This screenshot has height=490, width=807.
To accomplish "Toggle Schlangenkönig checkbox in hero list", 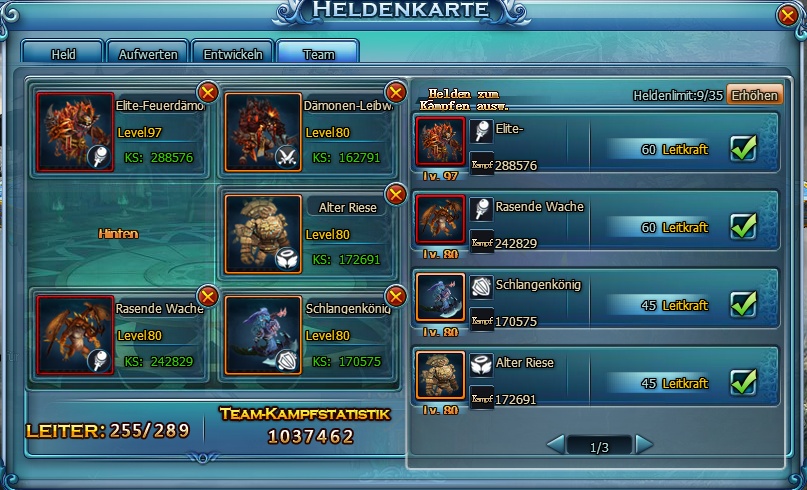I will 743,303.
